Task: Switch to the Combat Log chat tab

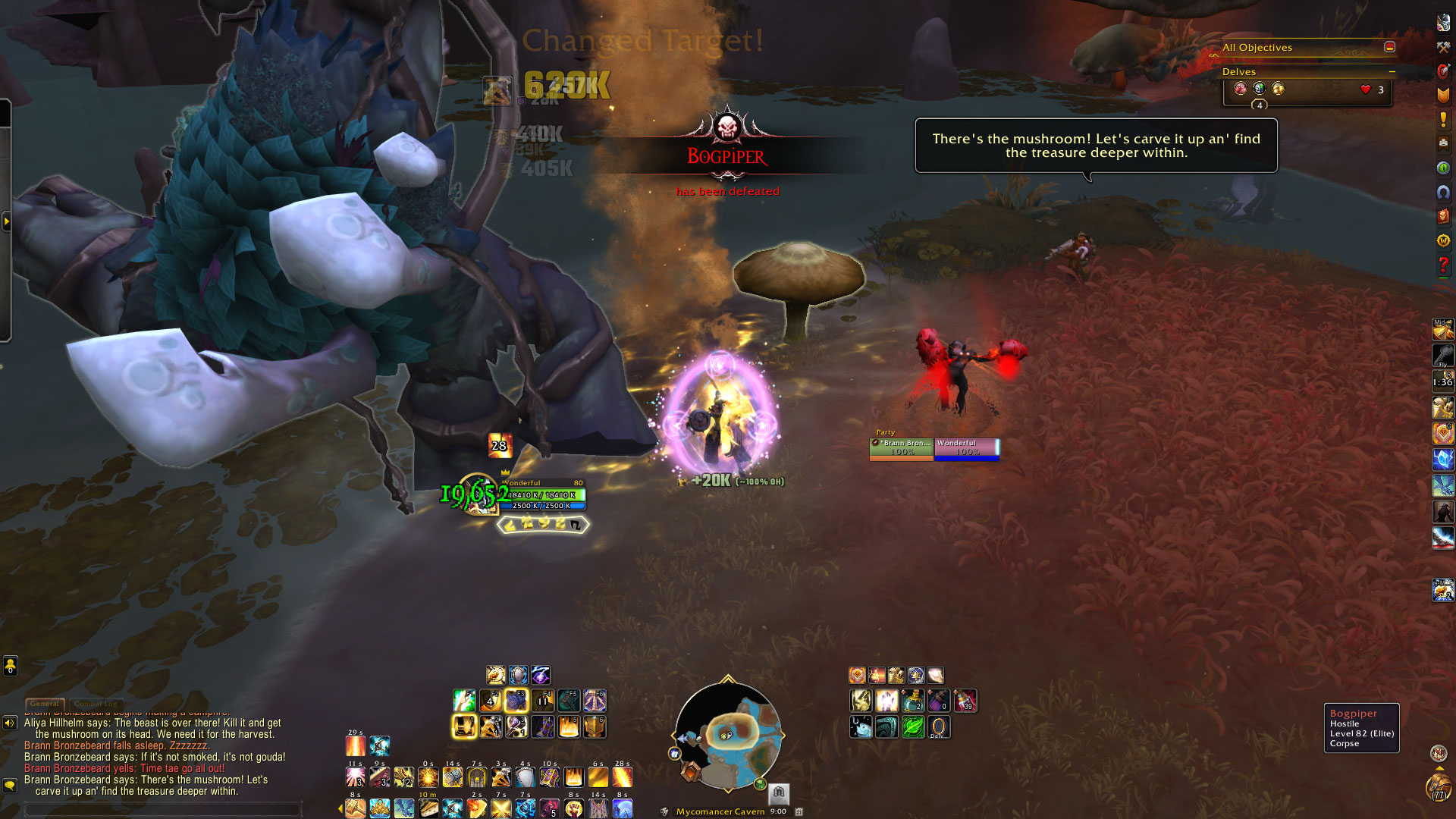Action: click(95, 704)
